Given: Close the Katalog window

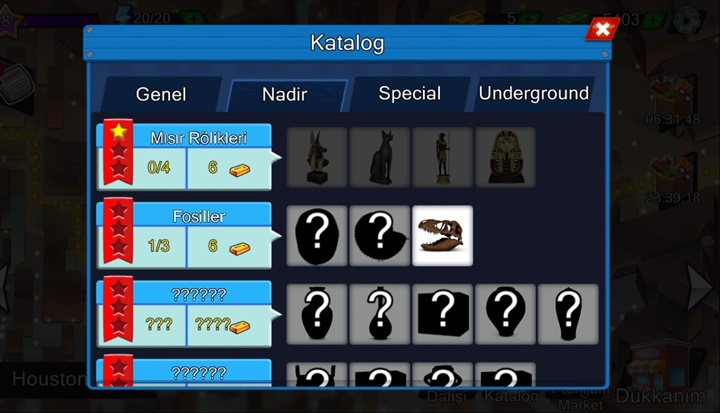Looking at the screenshot, I should tap(601, 30).
